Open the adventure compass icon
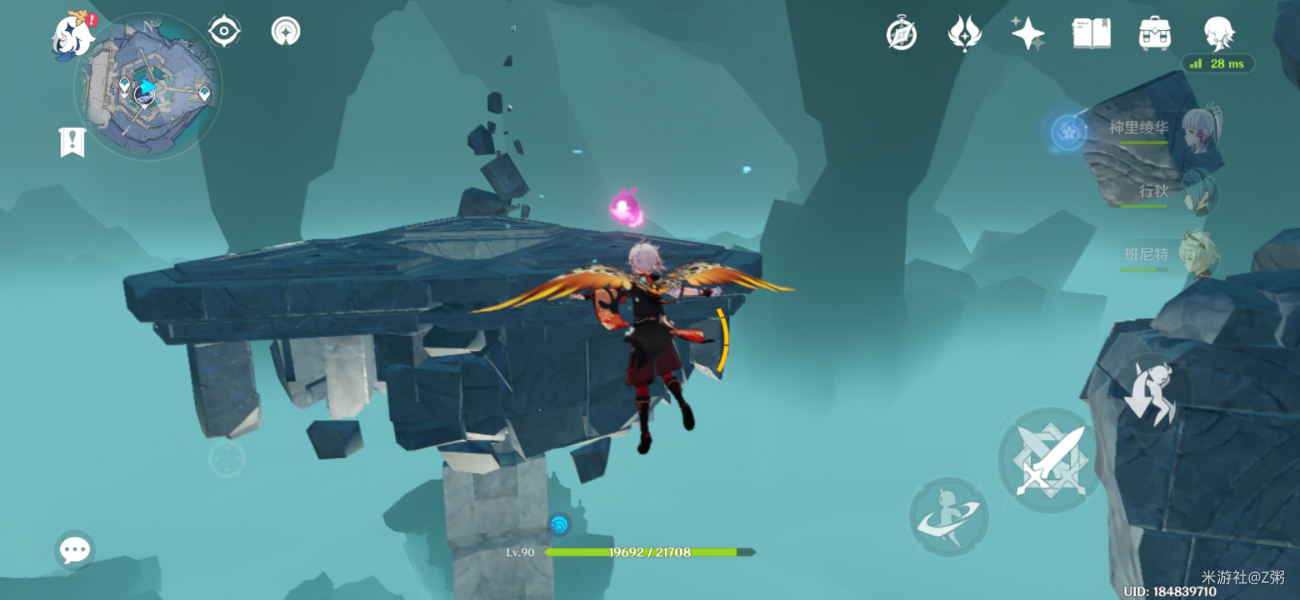Screen dimensions: 1300x600 [x=901, y=34]
